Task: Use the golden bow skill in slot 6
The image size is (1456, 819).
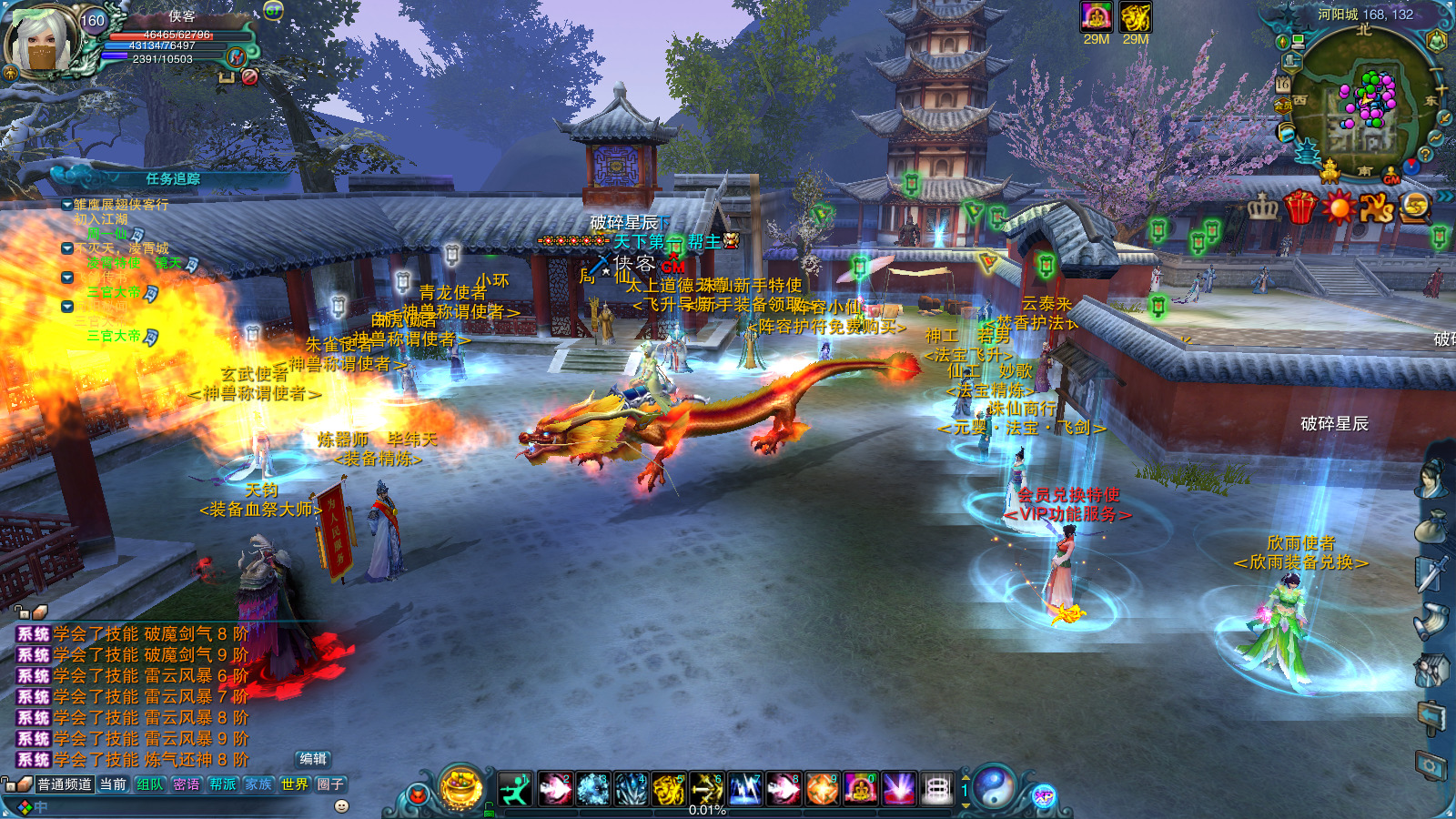Action: coord(706,788)
